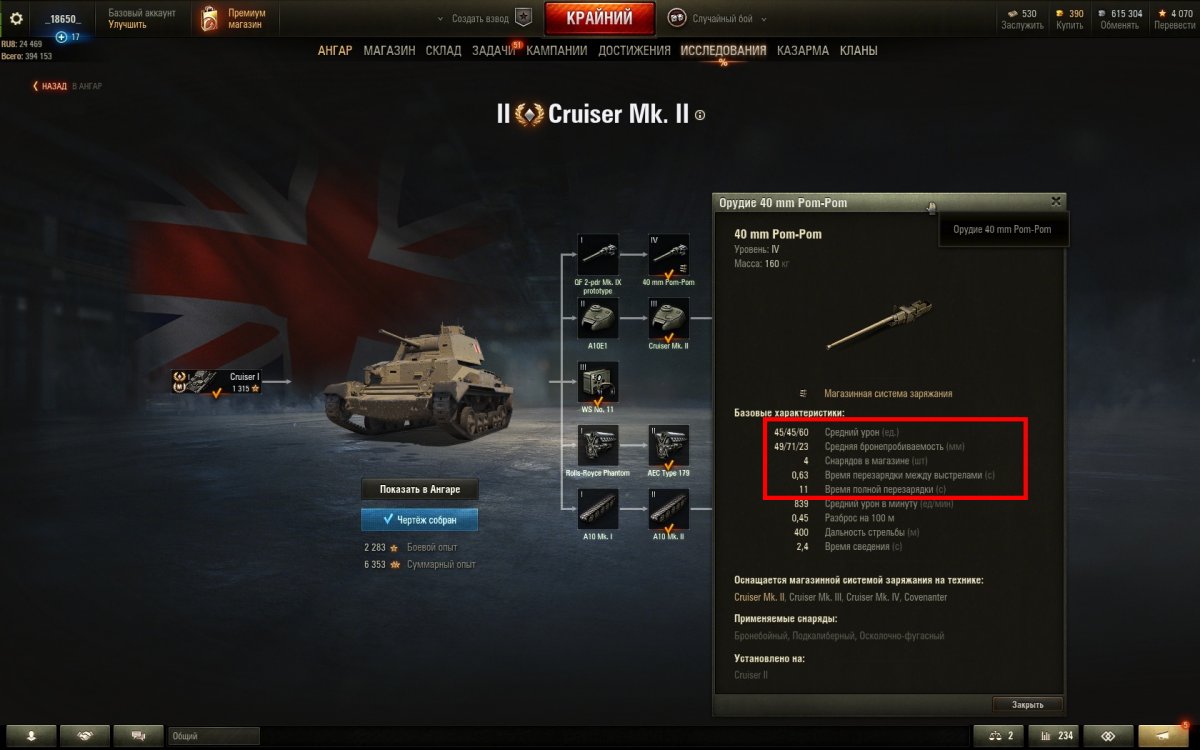This screenshot has height=750, width=1200.
Task: Close the gun info panel with Закрыть
Action: tap(1027, 704)
